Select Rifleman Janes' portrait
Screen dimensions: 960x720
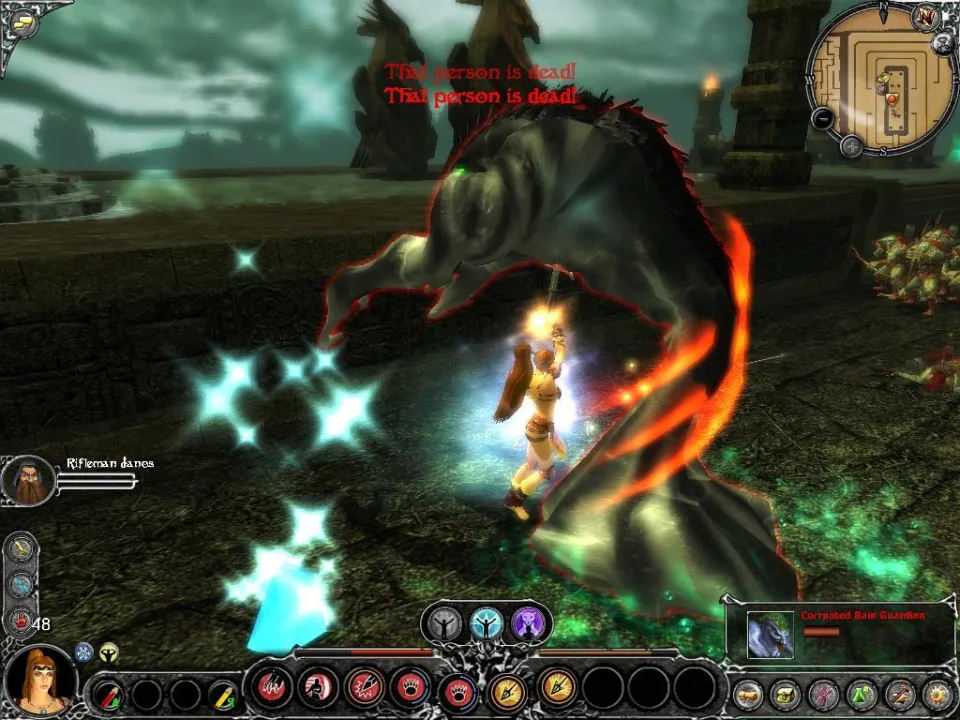(x=27, y=480)
